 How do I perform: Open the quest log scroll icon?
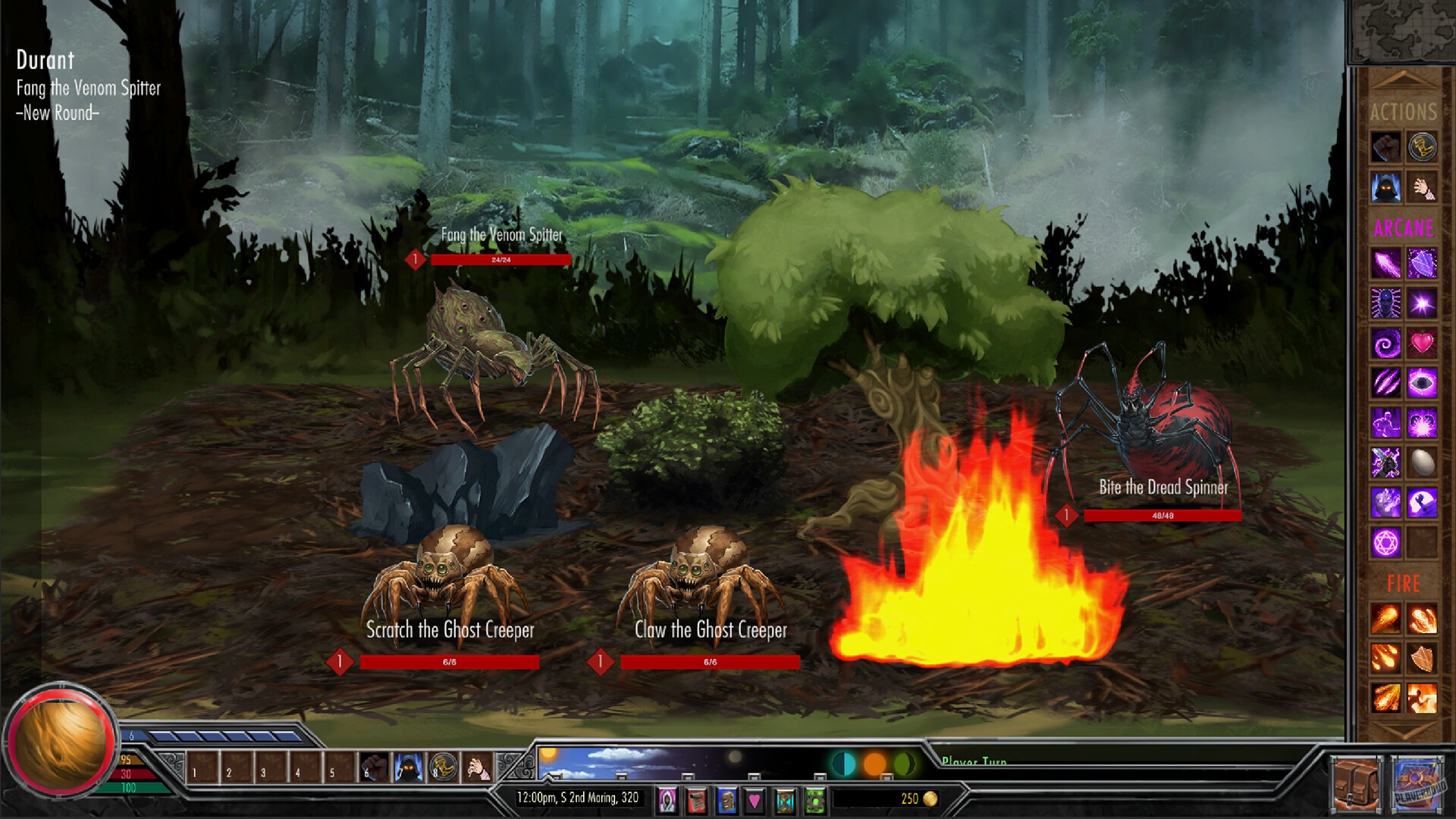tap(698, 799)
